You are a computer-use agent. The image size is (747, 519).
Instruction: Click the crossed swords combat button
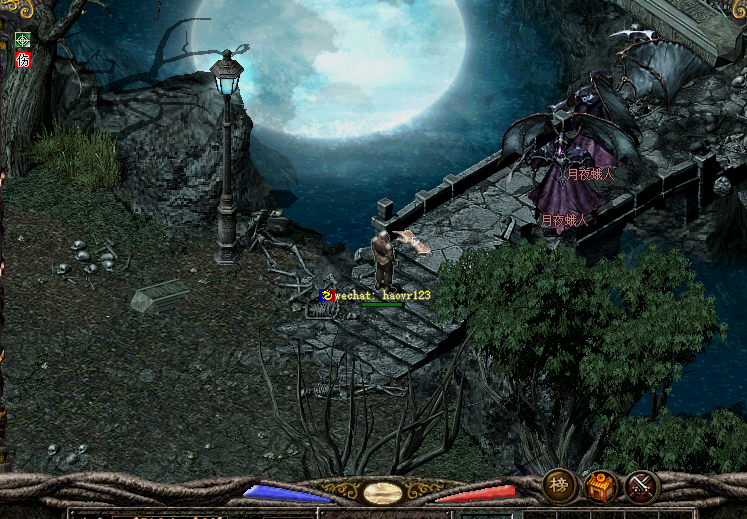[x=642, y=487]
